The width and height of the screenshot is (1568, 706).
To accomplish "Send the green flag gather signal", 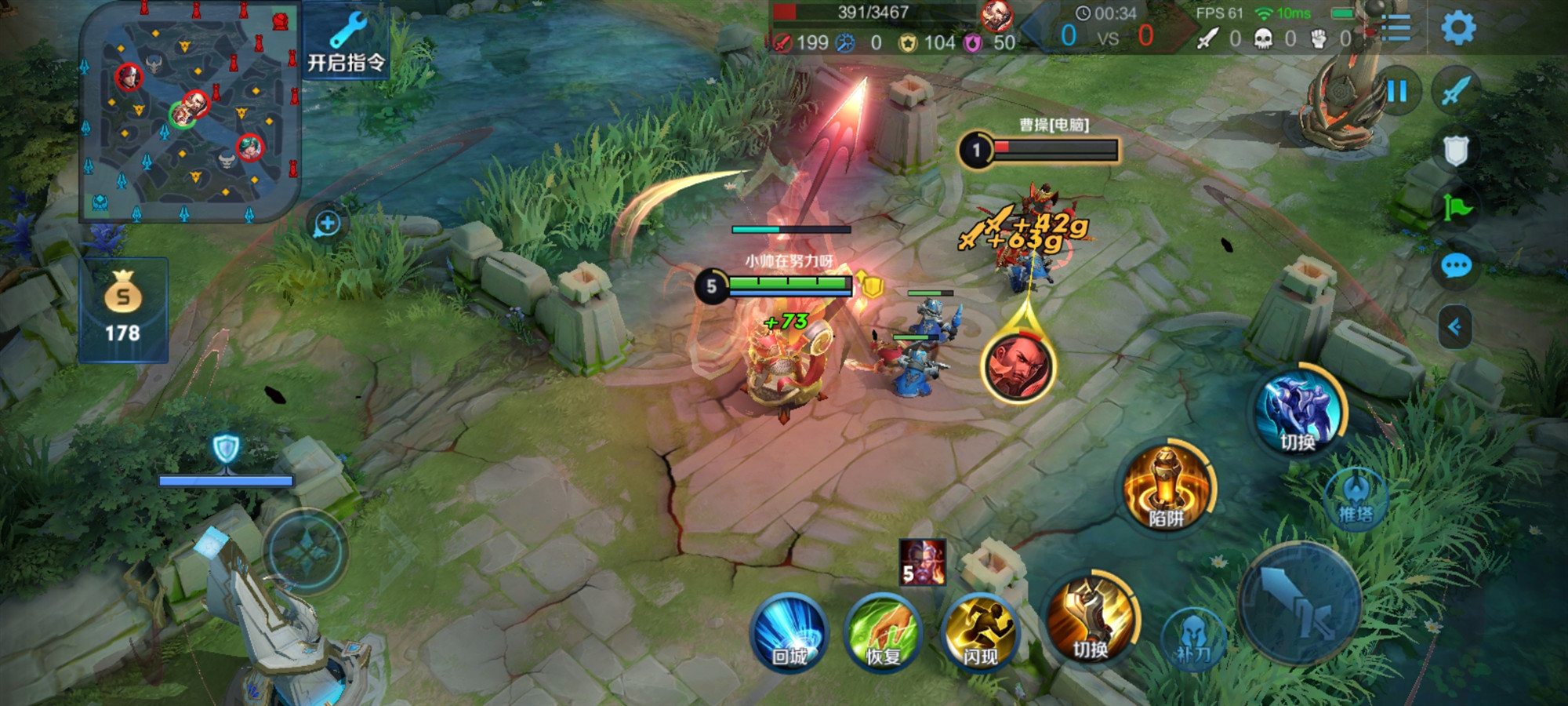I will tap(1457, 208).
